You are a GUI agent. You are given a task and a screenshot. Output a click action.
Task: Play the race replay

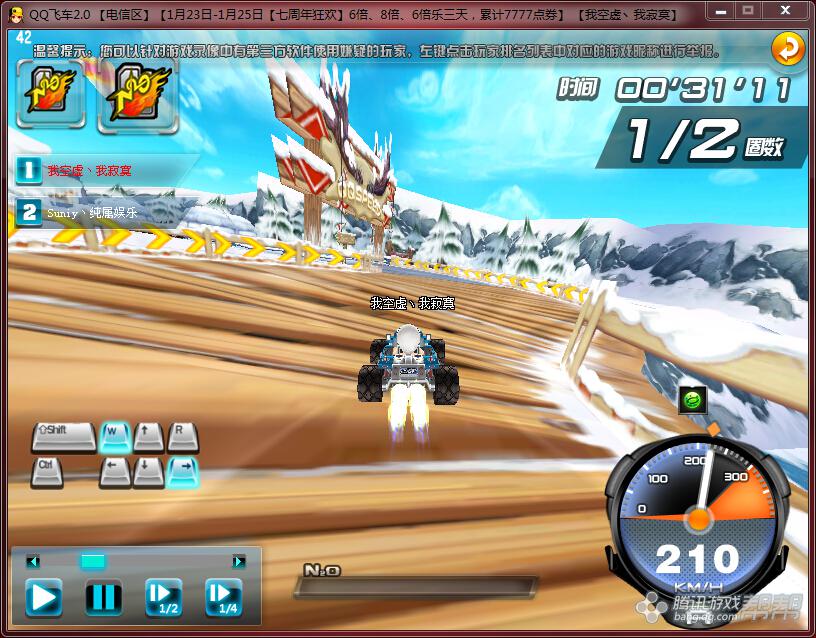tap(43, 598)
